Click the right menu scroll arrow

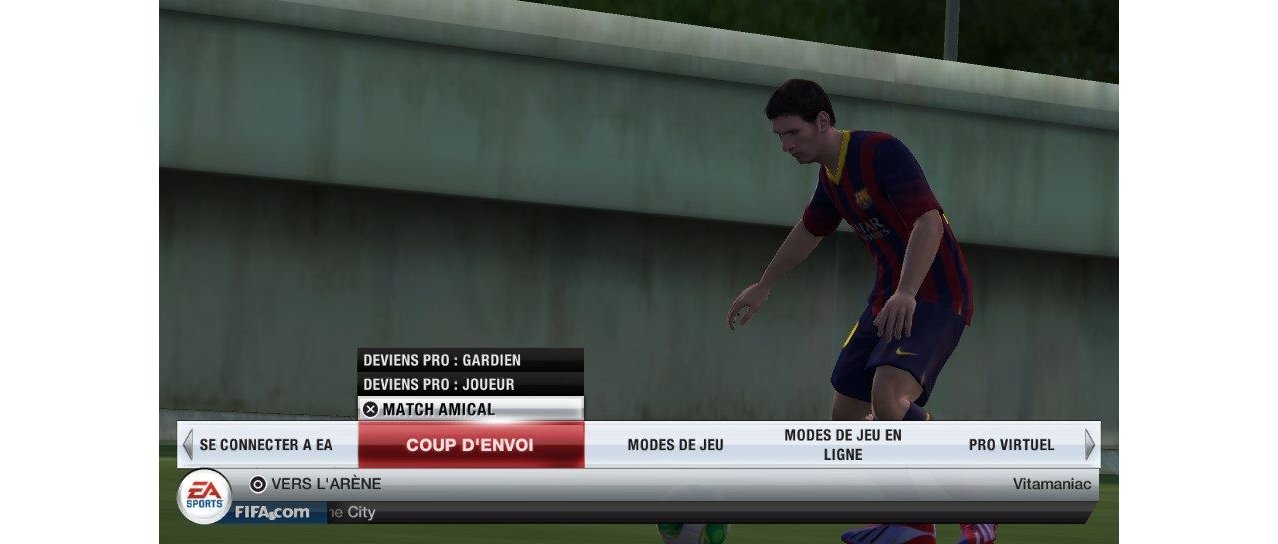1089,444
